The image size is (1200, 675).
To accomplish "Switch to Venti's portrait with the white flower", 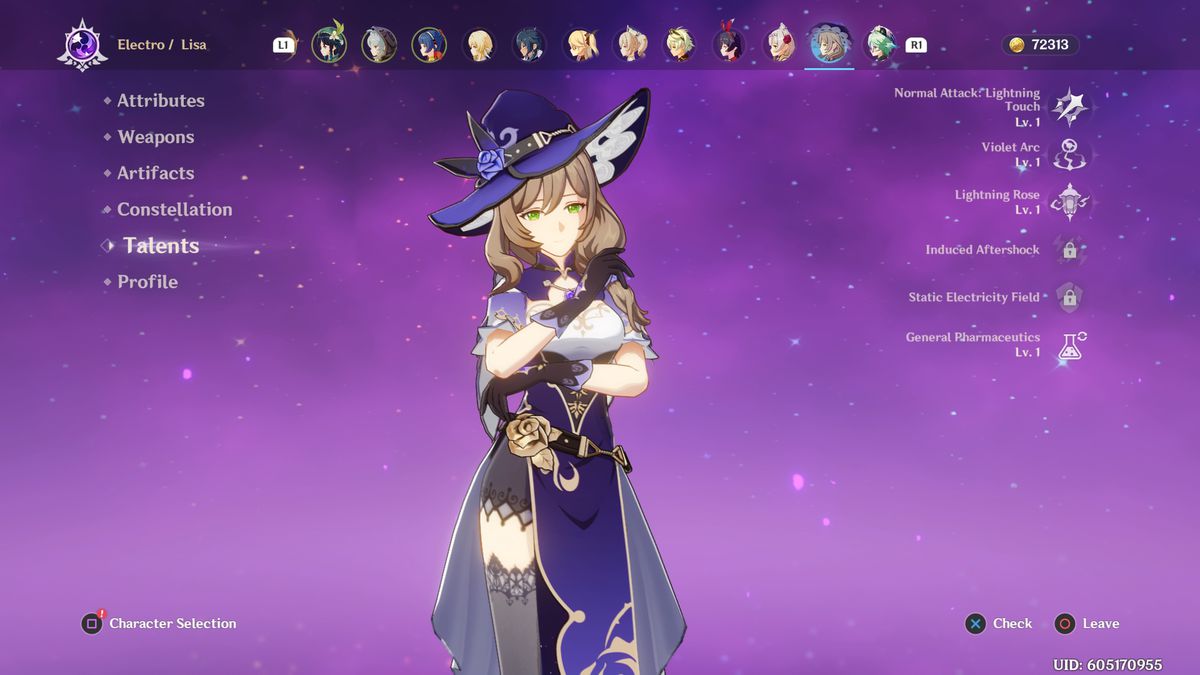I will coord(329,45).
